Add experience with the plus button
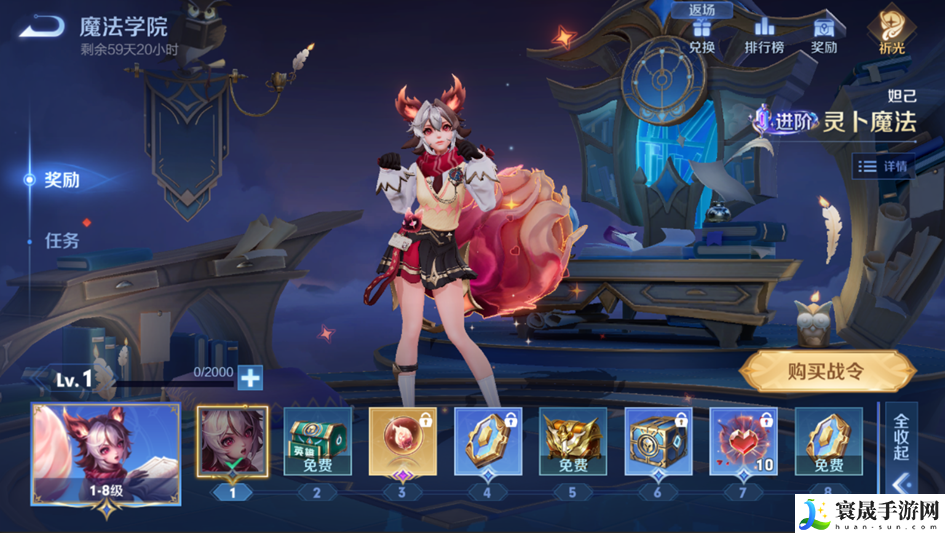Image resolution: width=945 pixels, height=533 pixels. [x=250, y=377]
